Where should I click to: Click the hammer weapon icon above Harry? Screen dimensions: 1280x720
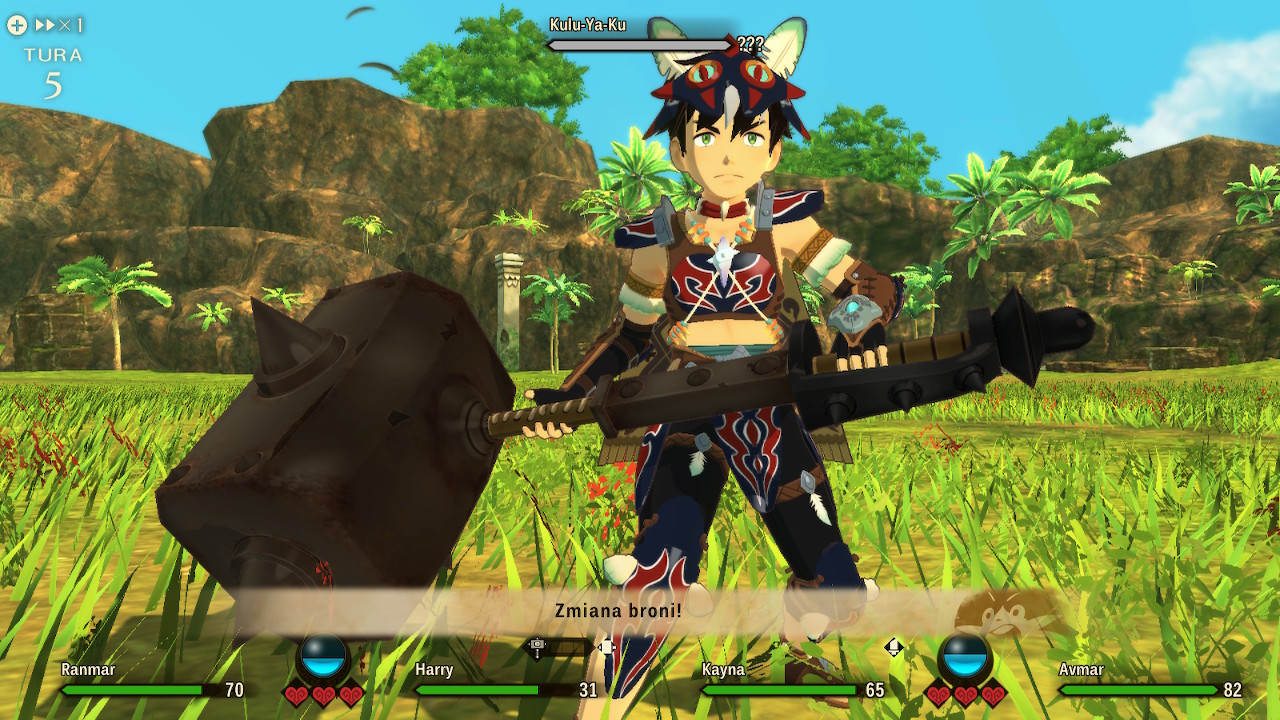pyautogui.click(x=537, y=647)
